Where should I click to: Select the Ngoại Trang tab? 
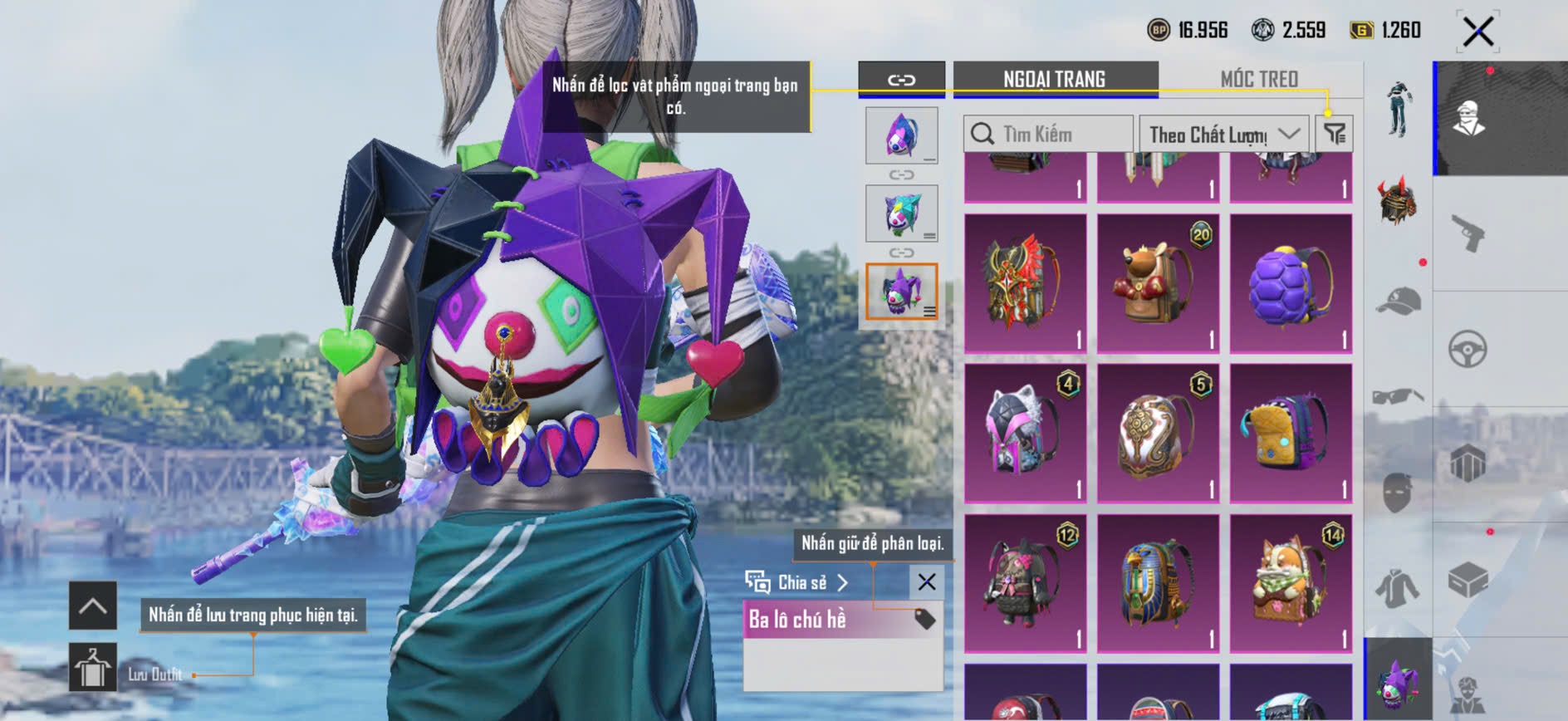pyautogui.click(x=1054, y=79)
